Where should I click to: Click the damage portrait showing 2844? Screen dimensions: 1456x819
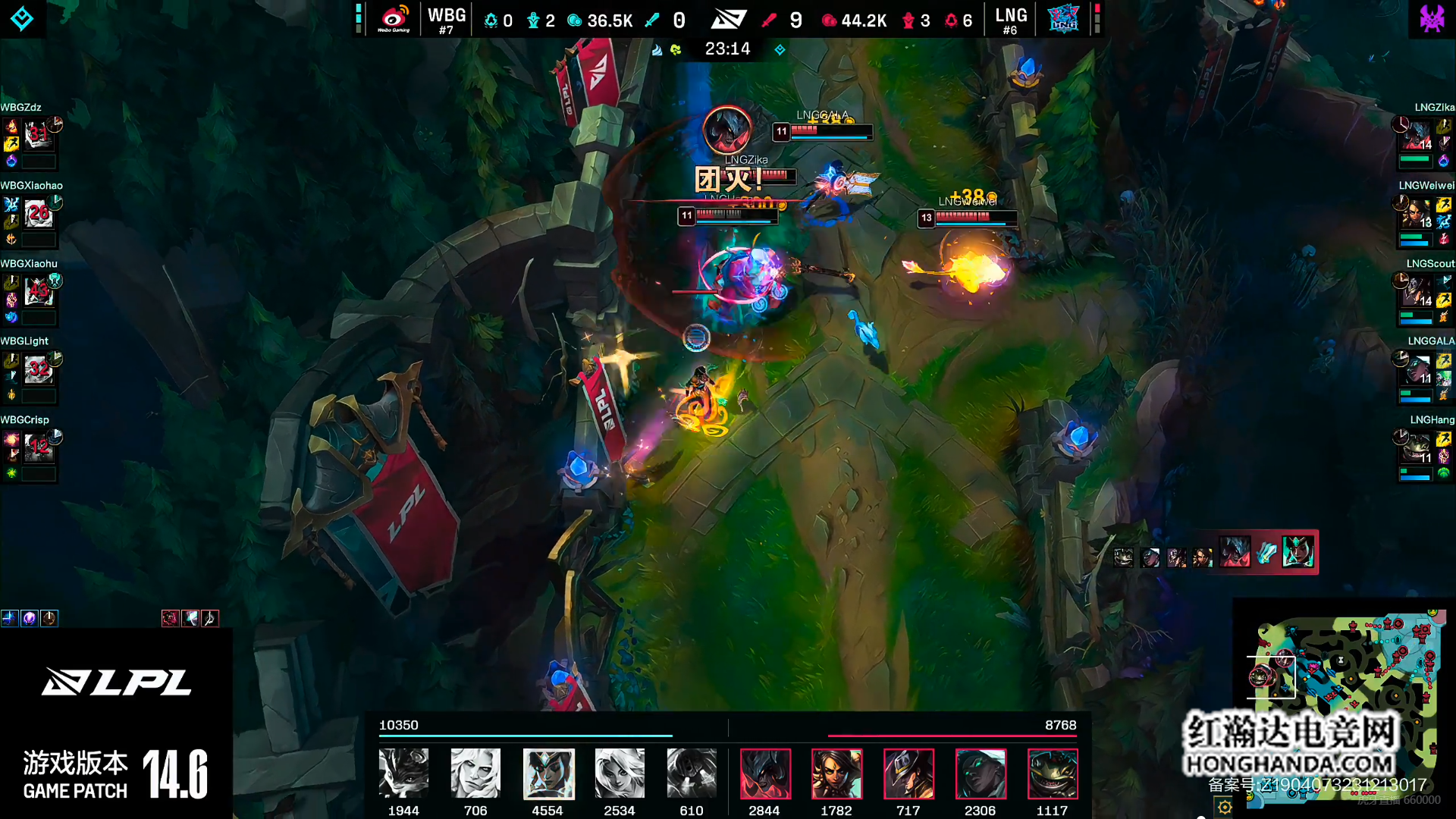click(765, 773)
